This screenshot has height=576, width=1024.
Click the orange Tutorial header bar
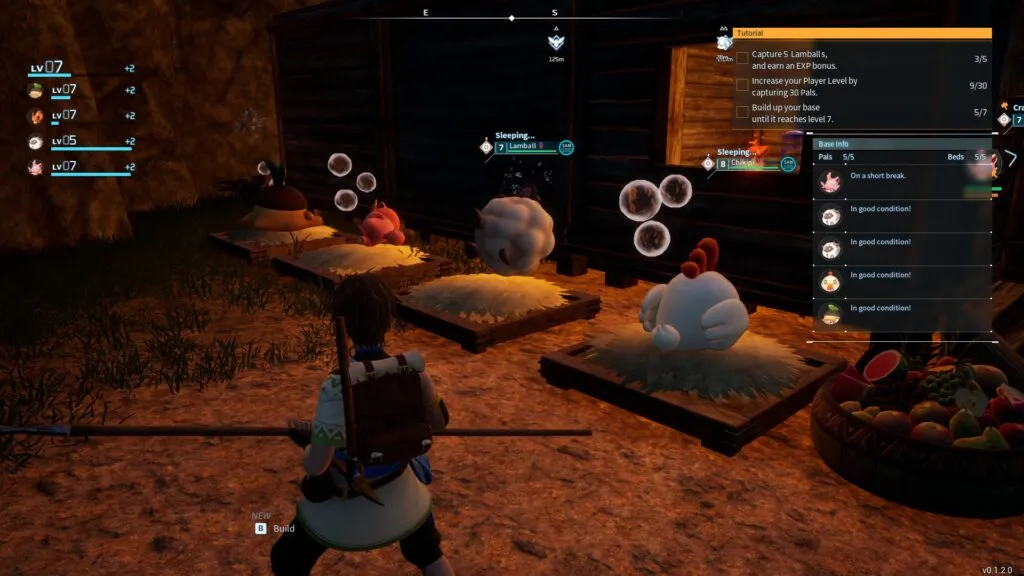pos(861,33)
